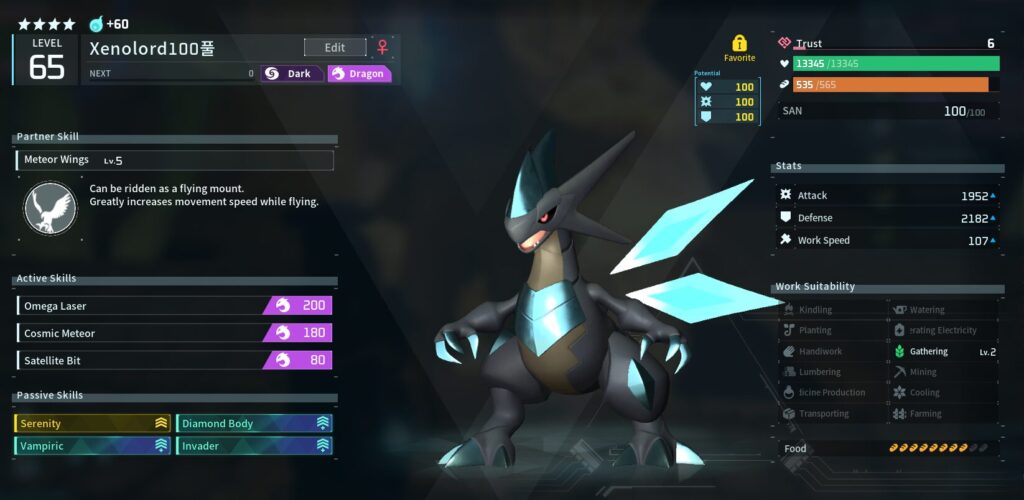Click the Dragon element type badge
This screenshot has height=500, width=1024.
(359, 73)
